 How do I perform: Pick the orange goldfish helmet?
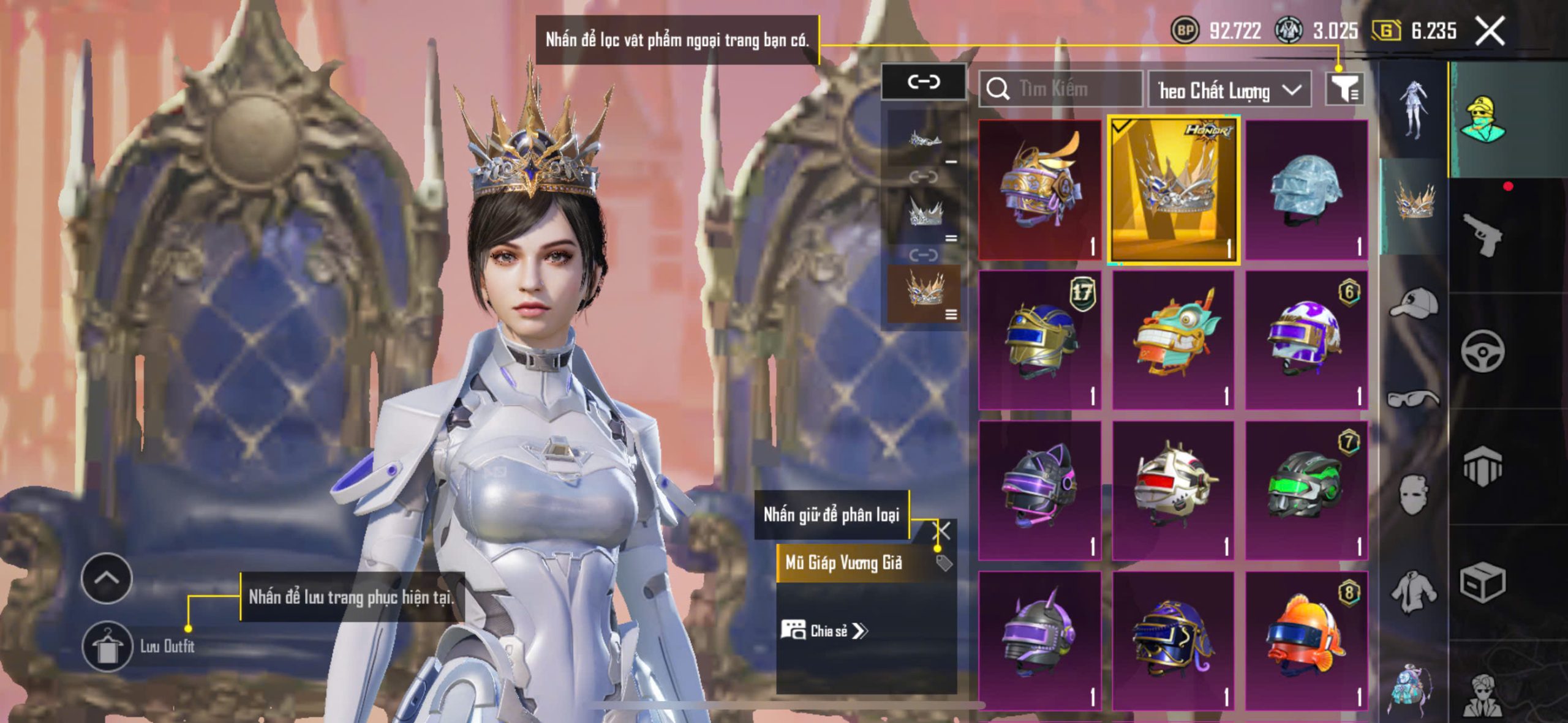[1306, 640]
